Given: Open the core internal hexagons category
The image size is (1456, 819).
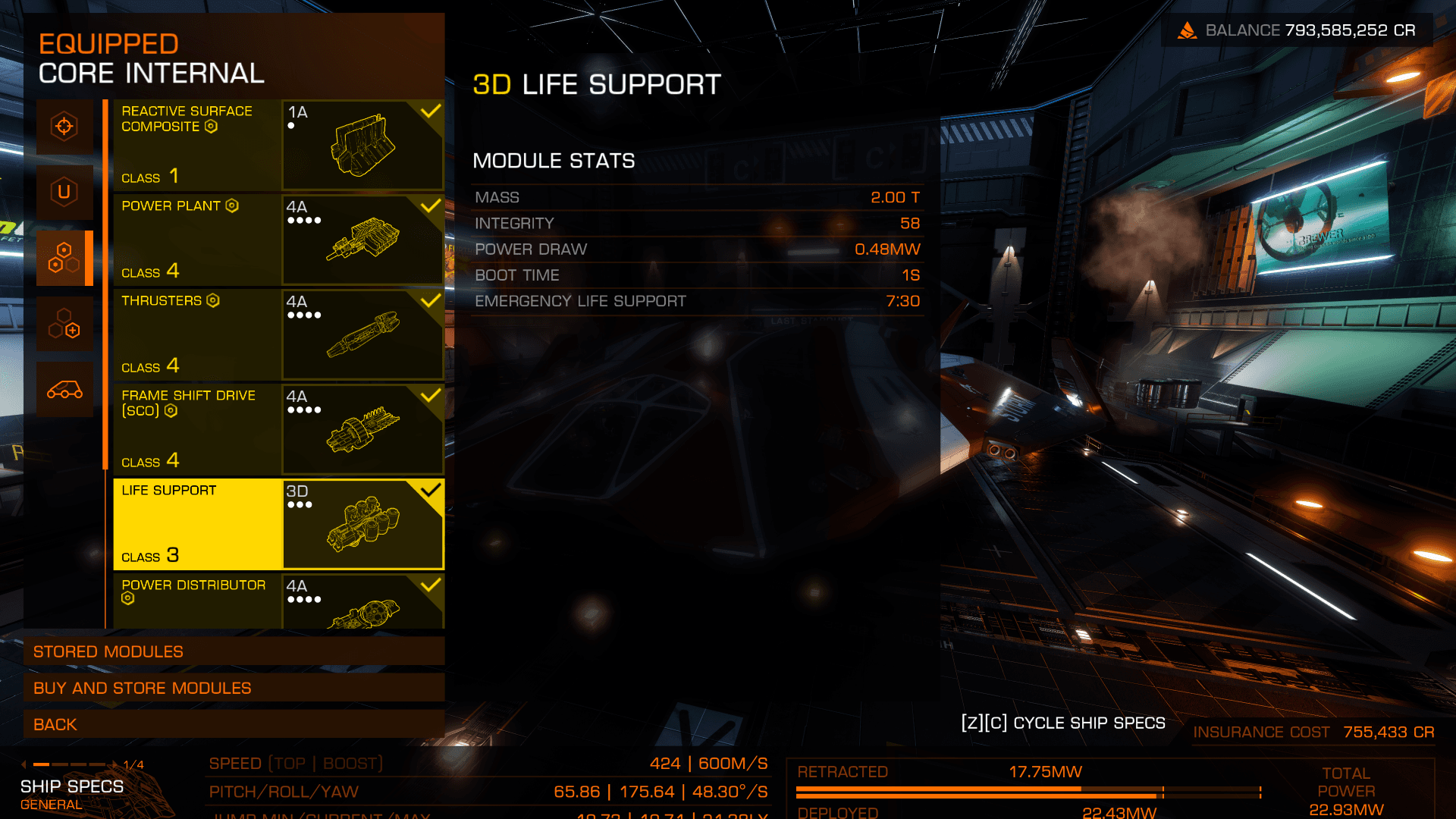Looking at the screenshot, I should (x=64, y=258).
